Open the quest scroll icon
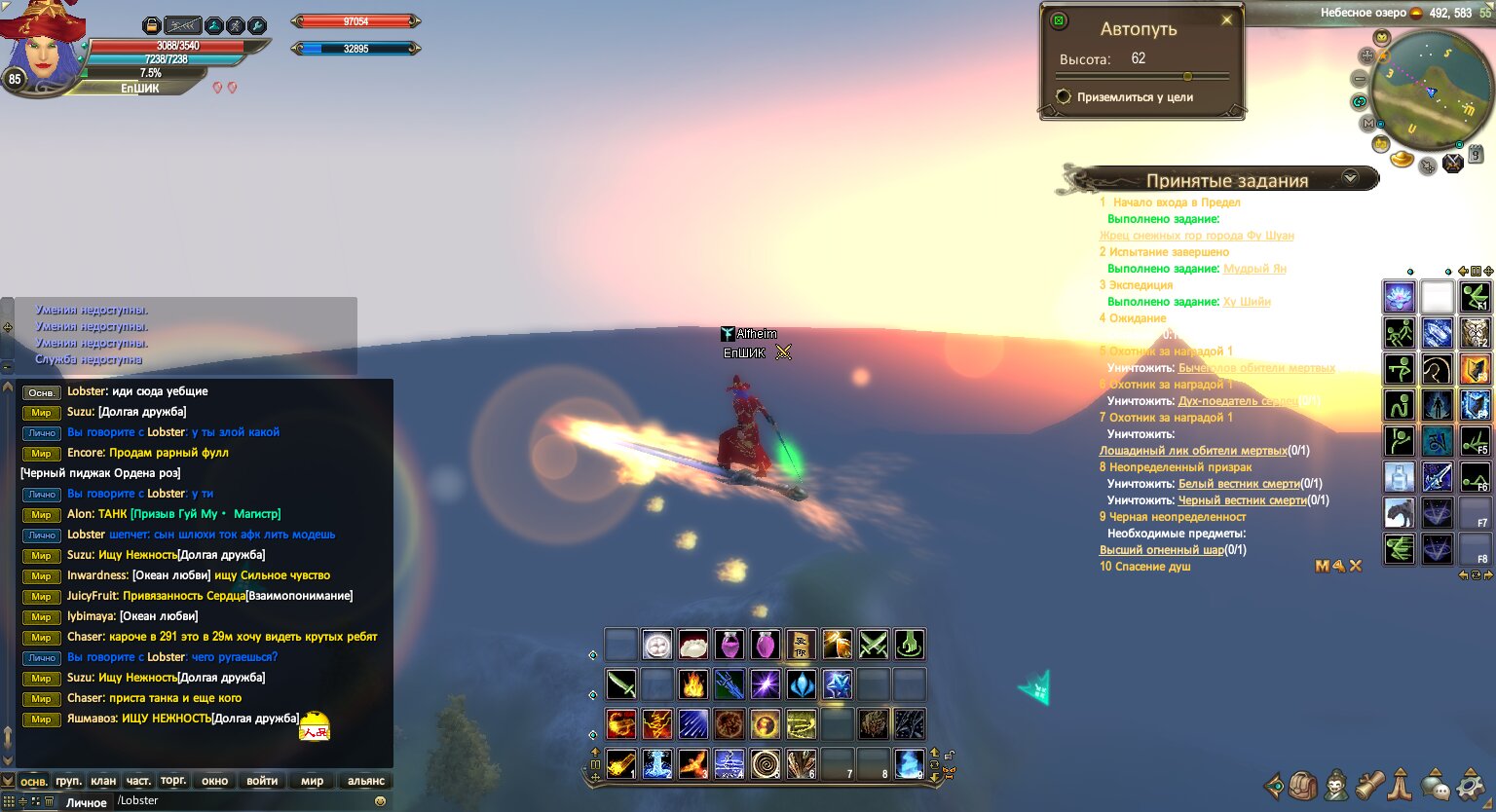This screenshot has width=1496, height=812. tap(1370, 785)
